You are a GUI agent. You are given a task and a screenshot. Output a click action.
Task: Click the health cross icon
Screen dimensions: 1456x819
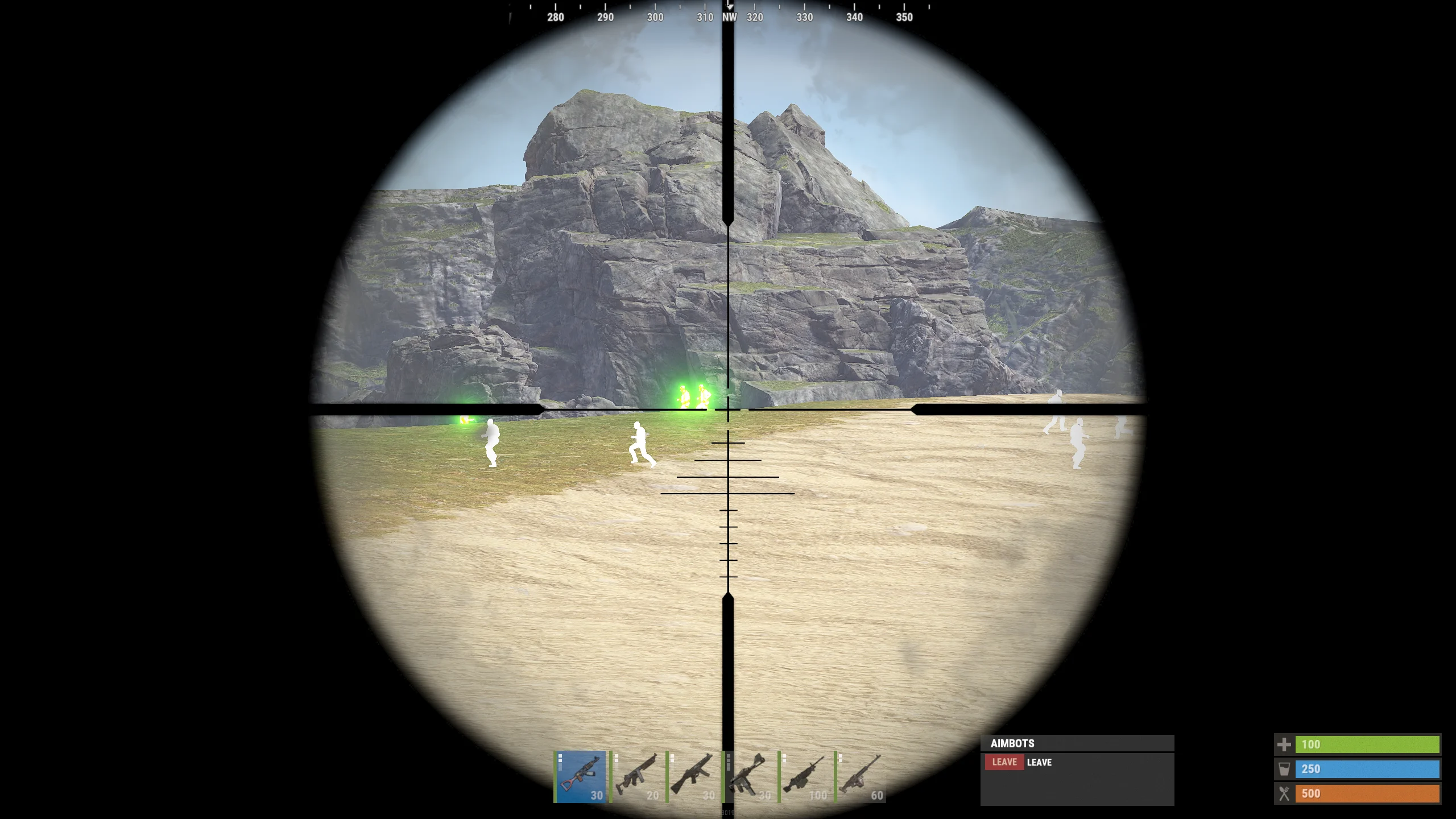(1285, 744)
